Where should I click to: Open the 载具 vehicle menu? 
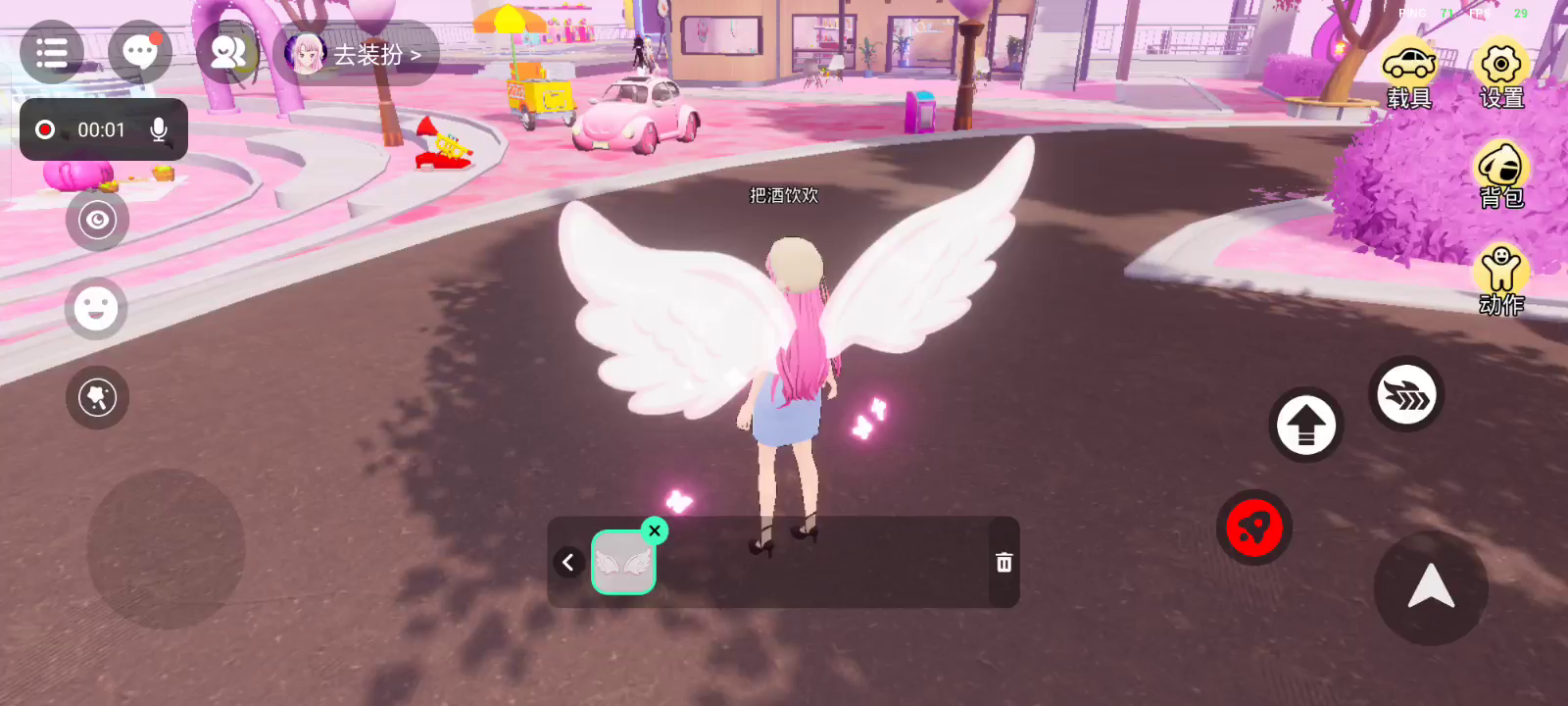click(1409, 75)
